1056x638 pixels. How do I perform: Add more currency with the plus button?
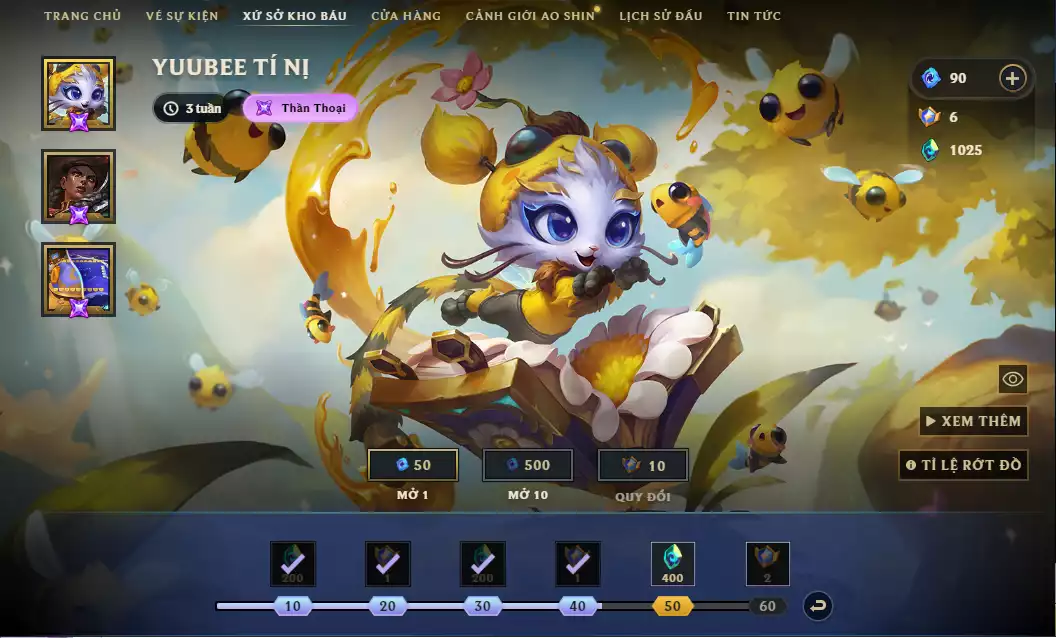point(1012,78)
